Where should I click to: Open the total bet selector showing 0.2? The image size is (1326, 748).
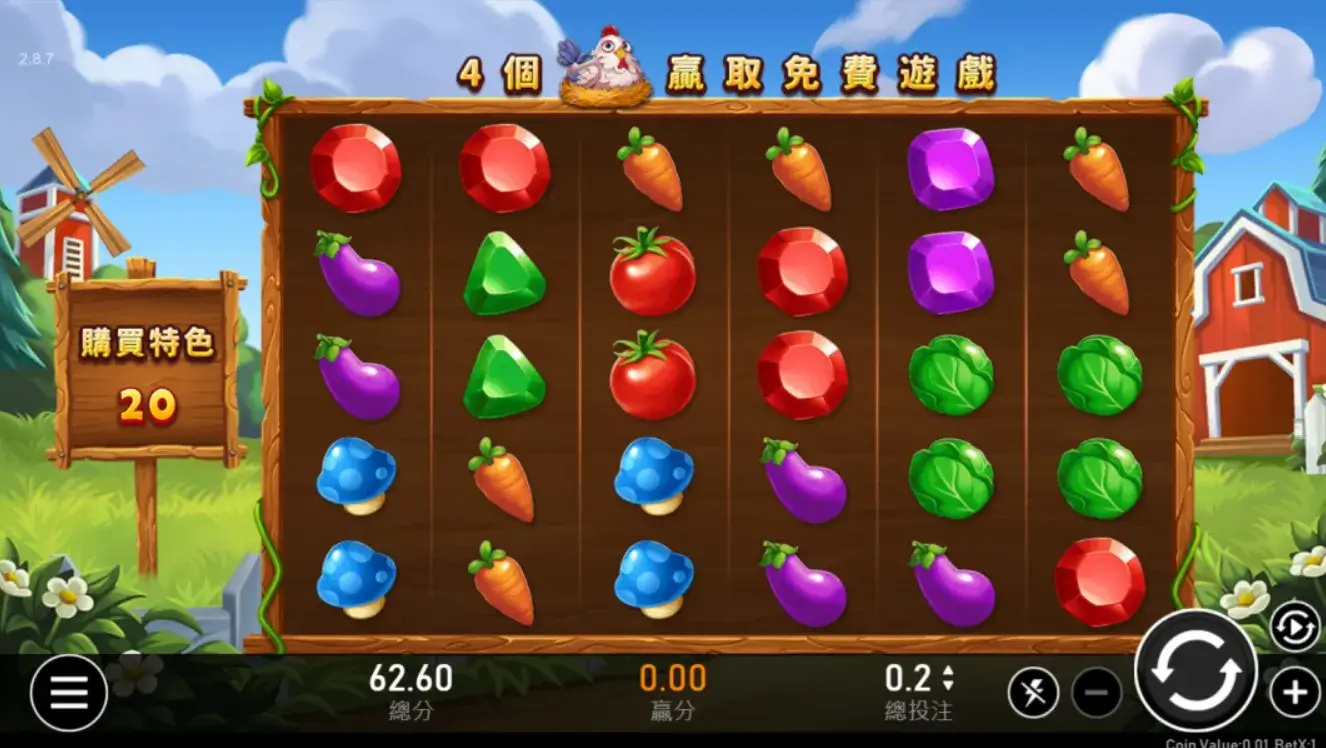coord(919,679)
